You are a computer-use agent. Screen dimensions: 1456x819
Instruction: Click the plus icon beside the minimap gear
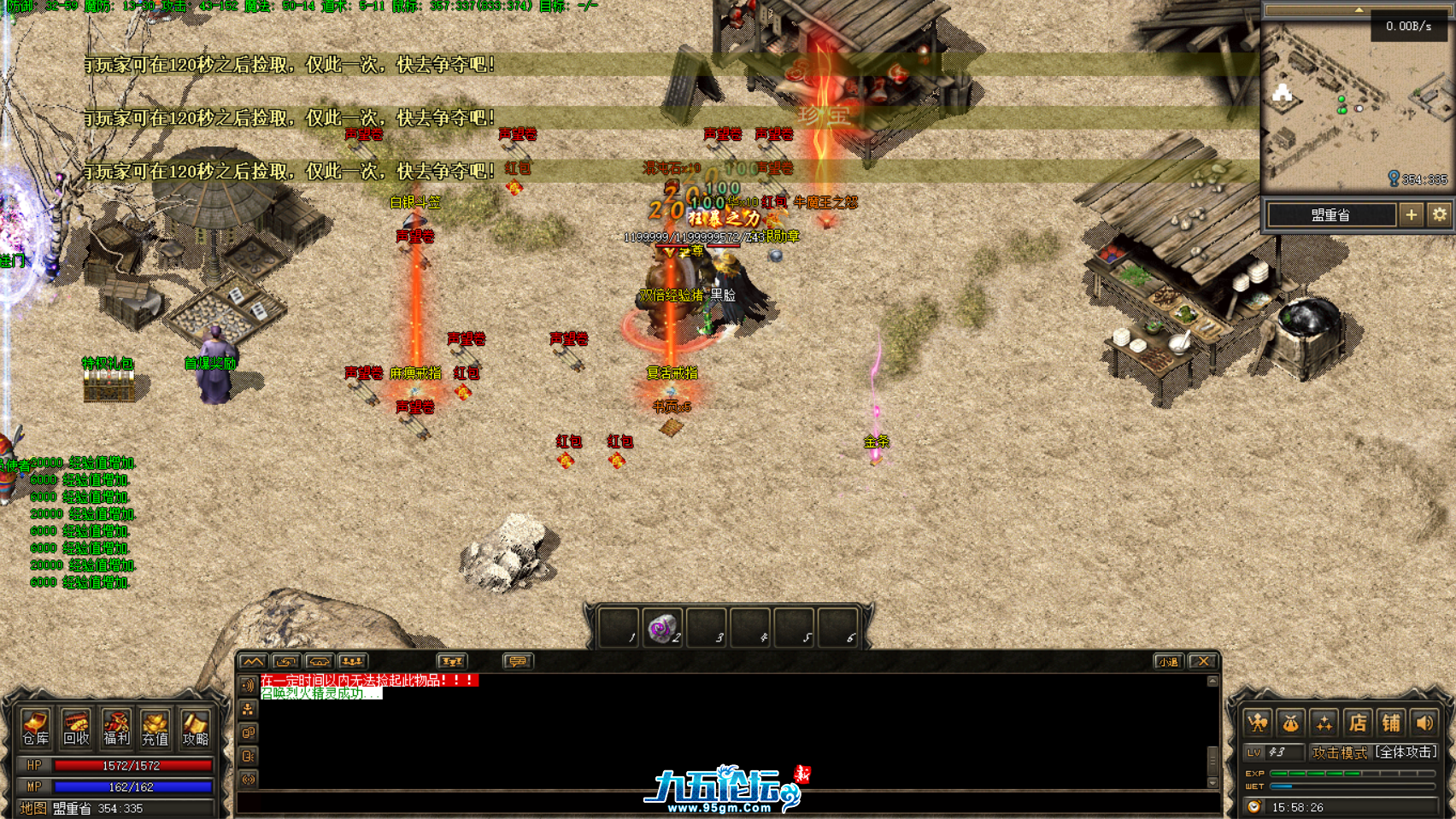coord(1412,215)
